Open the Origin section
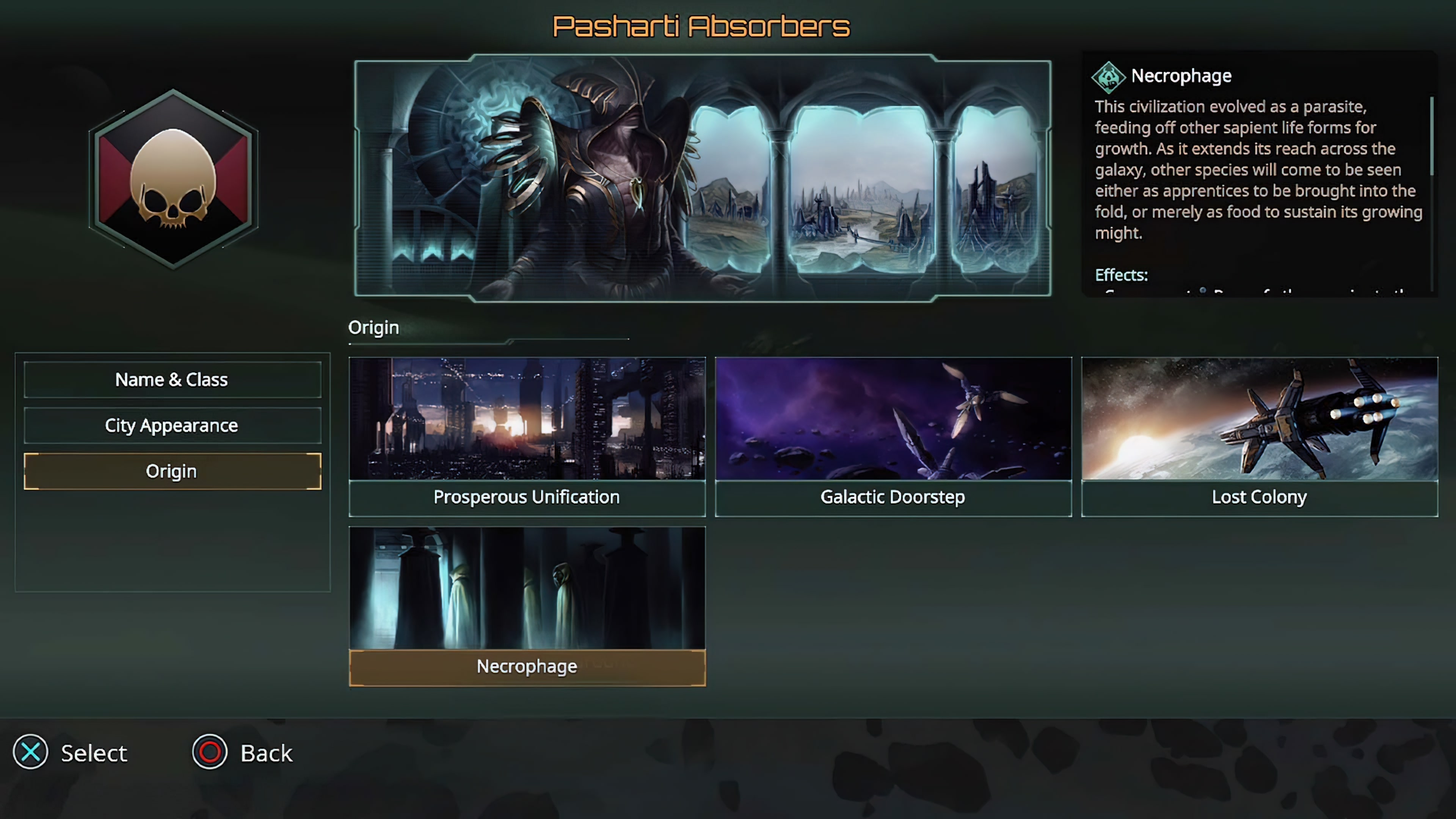The image size is (1456, 819). [x=171, y=471]
